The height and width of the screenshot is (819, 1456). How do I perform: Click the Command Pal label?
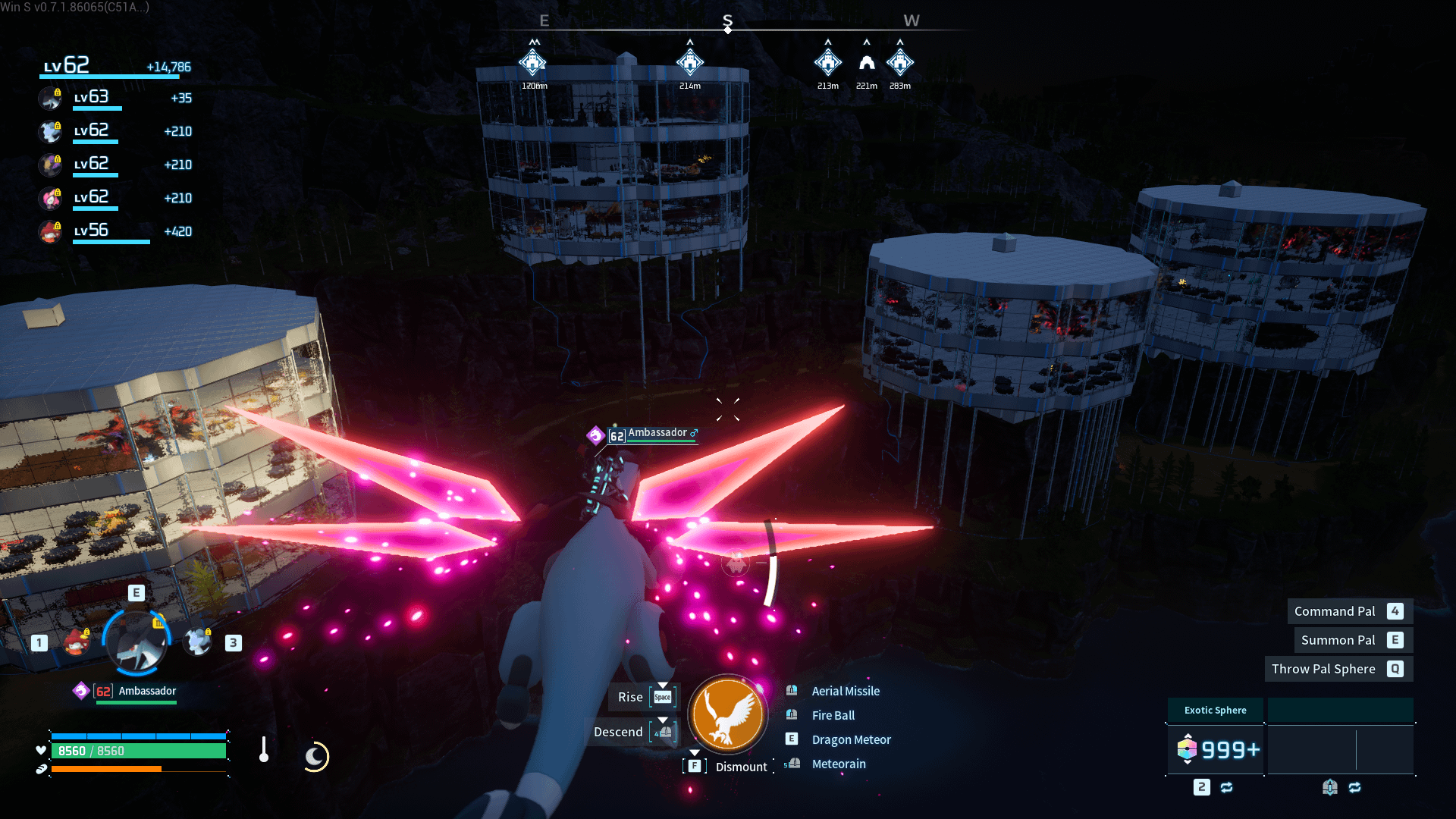1334,611
